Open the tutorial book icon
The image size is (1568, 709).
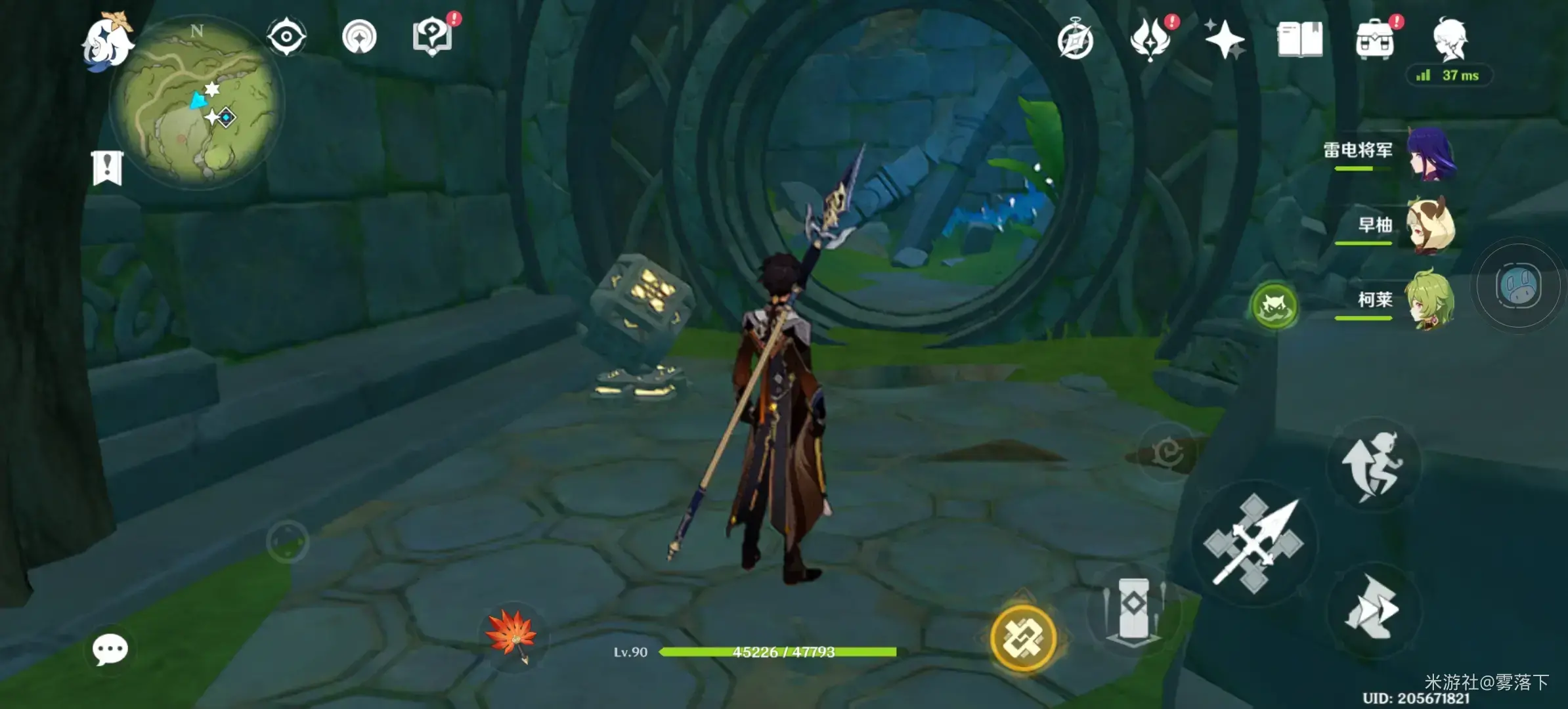1299,39
